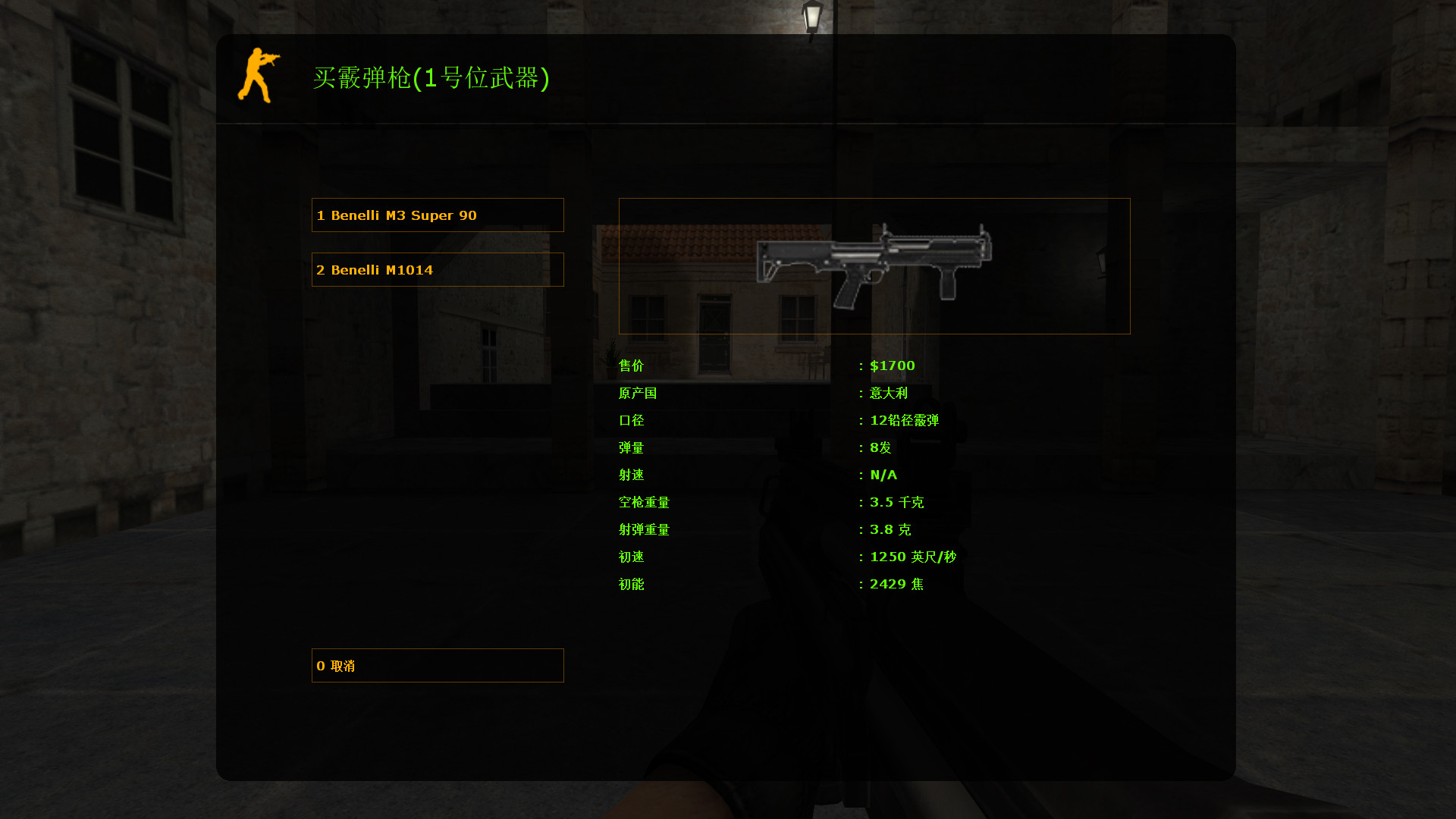Select option 2 Benelli M1014
This screenshot has width=1456, height=819.
click(x=438, y=269)
